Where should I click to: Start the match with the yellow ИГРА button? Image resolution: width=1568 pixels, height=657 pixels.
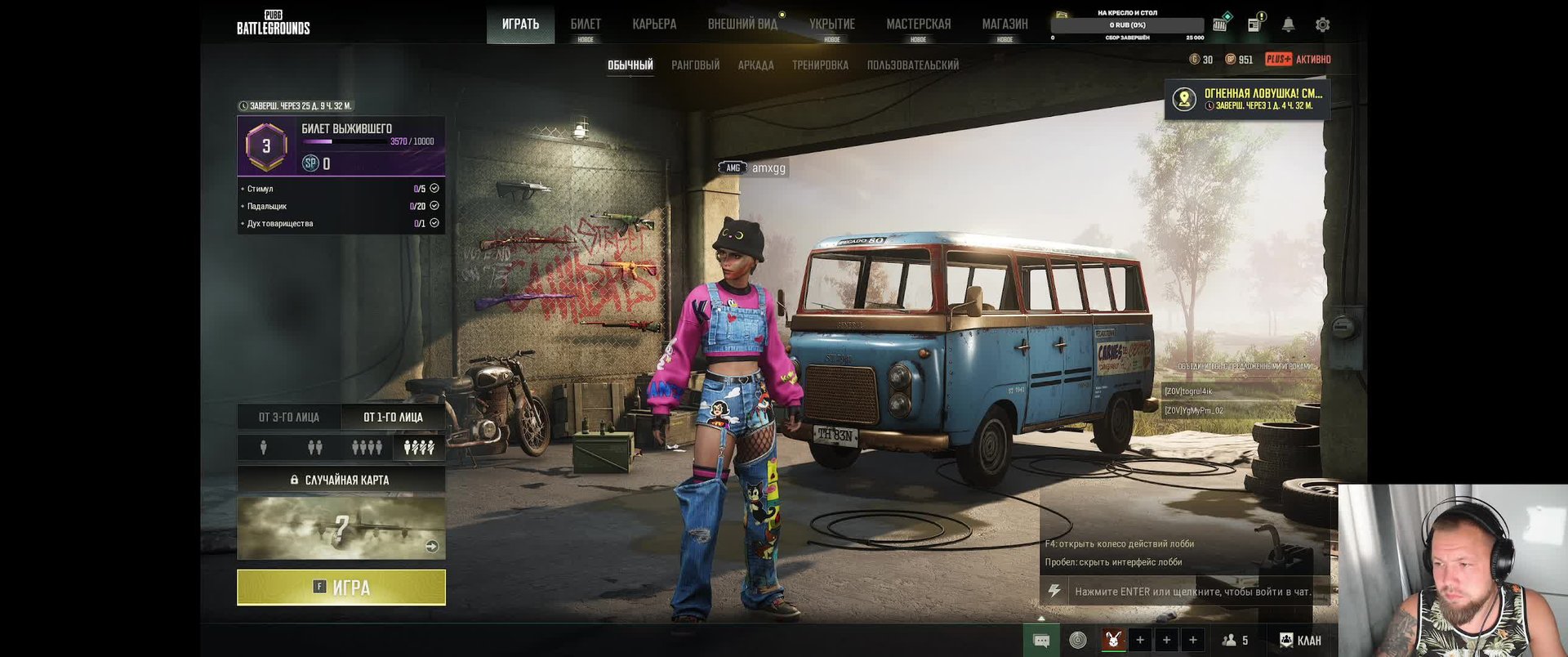tap(341, 588)
